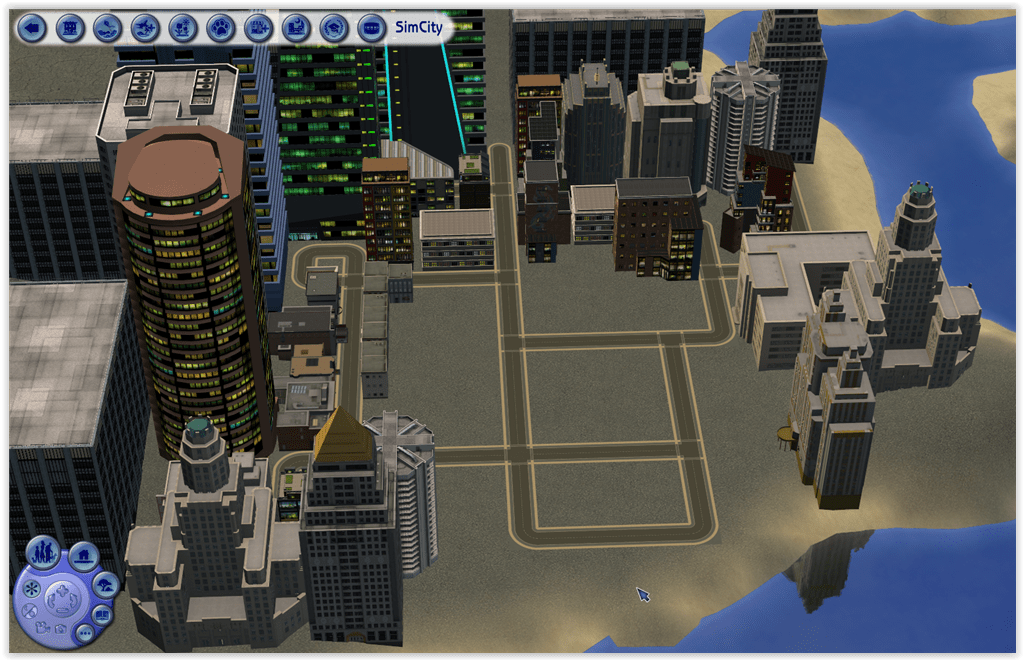
Task: Start video capture with camcorder icon
Action: pos(41,627)
